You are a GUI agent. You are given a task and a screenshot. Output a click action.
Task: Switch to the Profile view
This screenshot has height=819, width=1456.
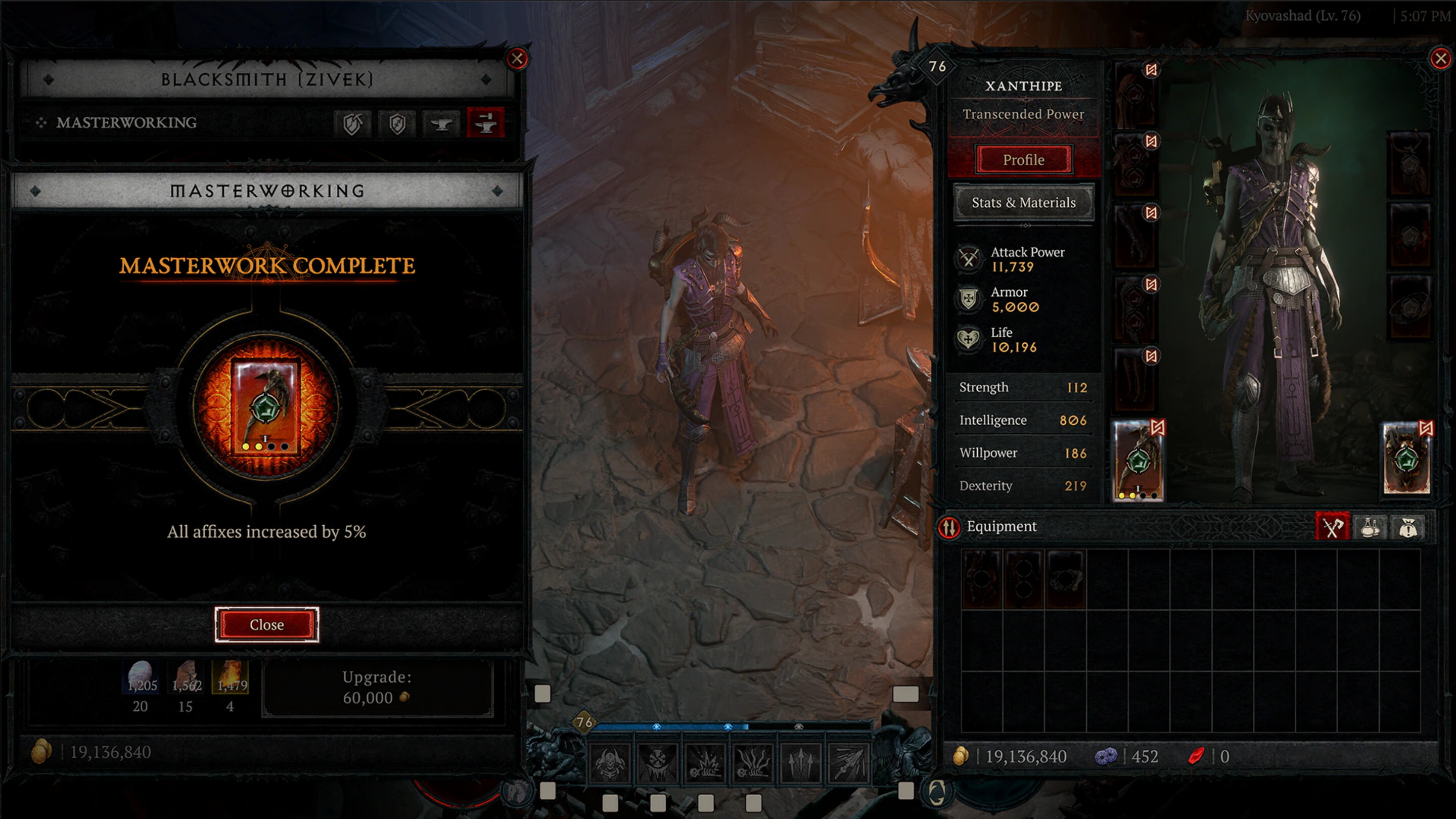tap(1023, 159)
